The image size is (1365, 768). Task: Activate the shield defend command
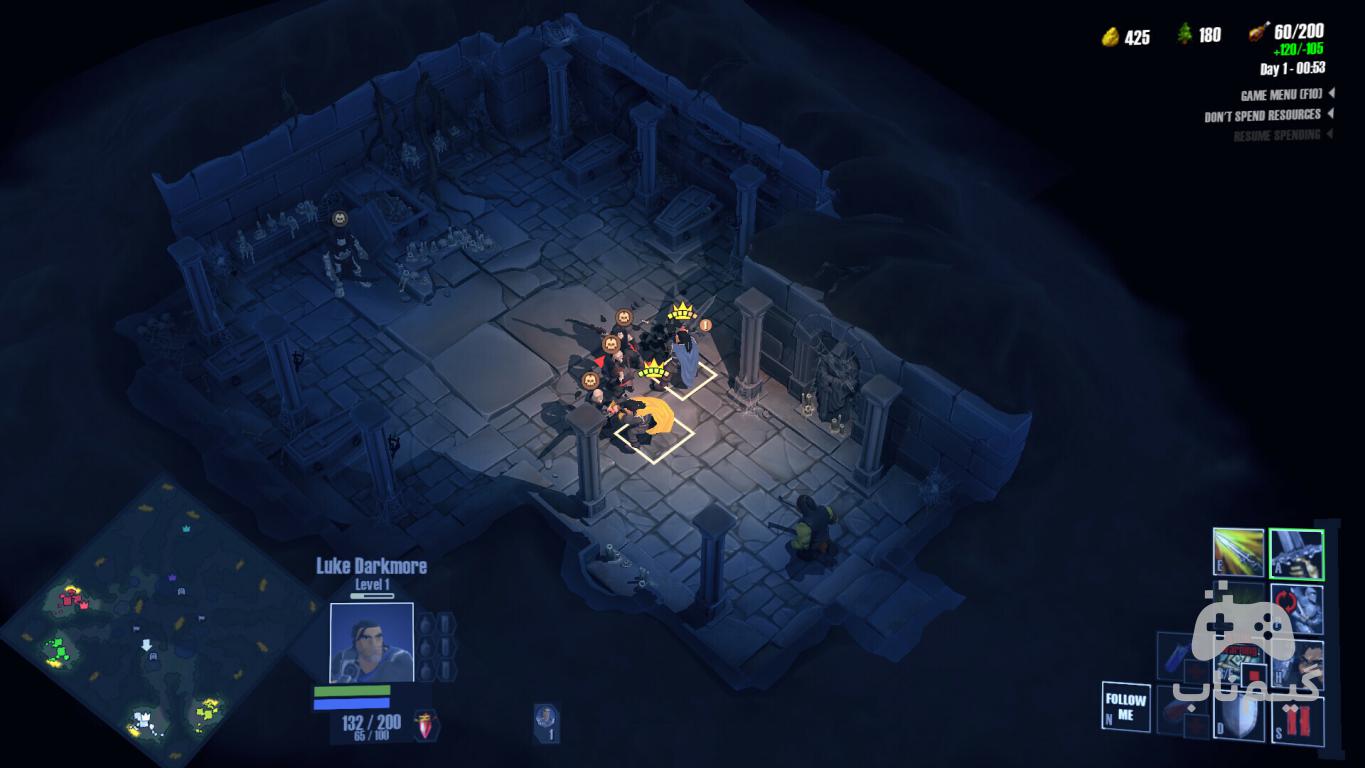coord(1241,718)
